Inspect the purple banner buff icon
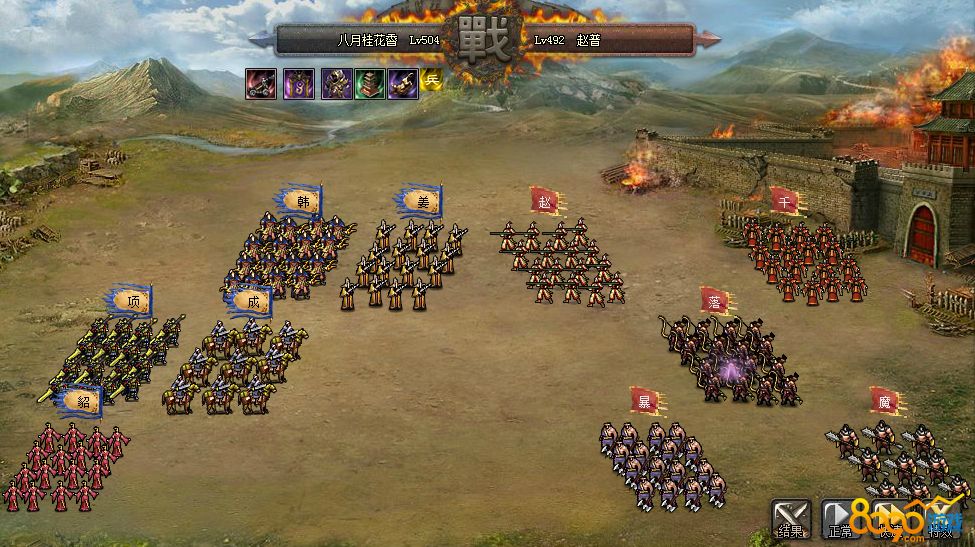975x547 pixels. 299,84
